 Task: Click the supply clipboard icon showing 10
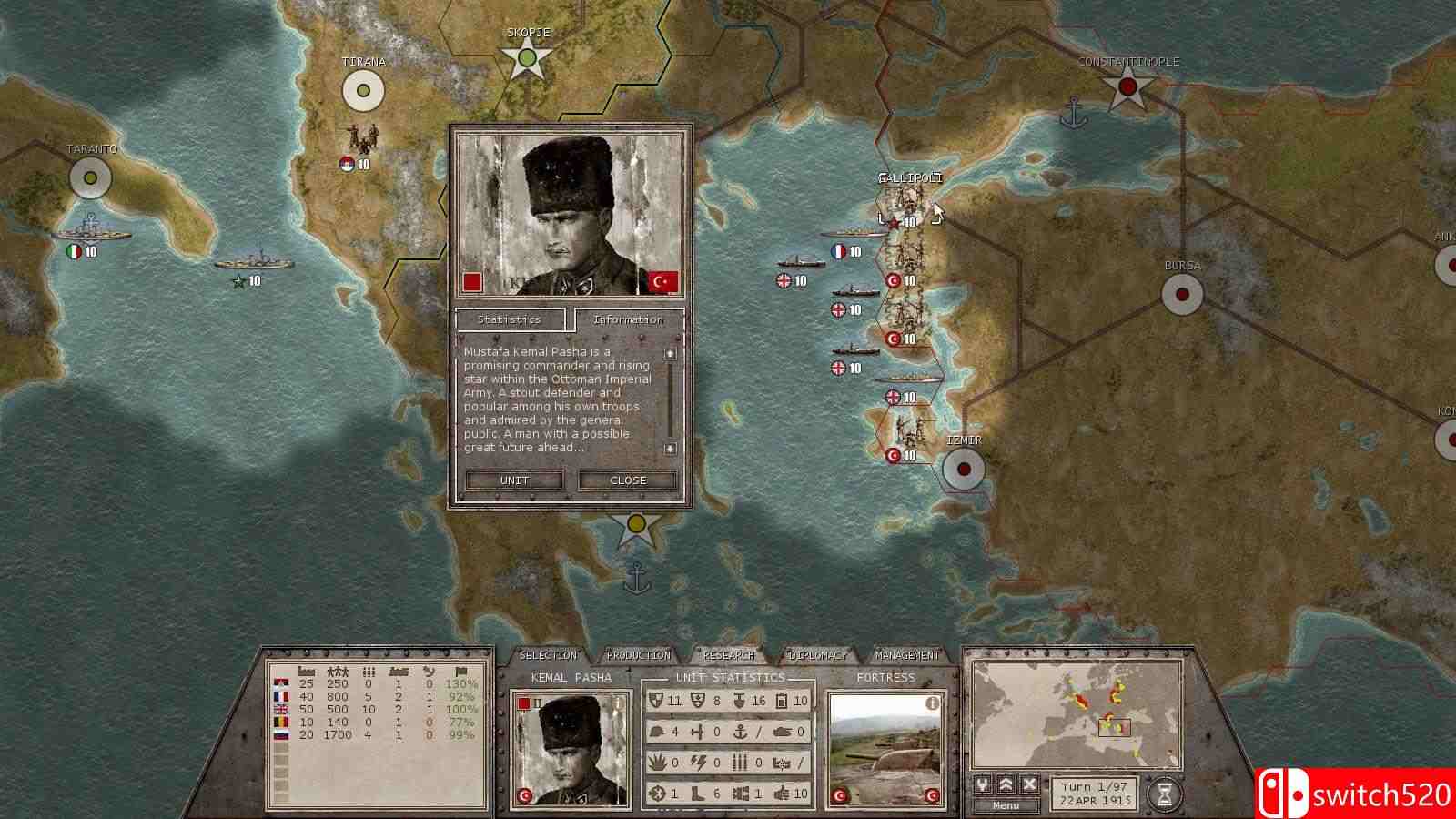[x=782, y=700]
